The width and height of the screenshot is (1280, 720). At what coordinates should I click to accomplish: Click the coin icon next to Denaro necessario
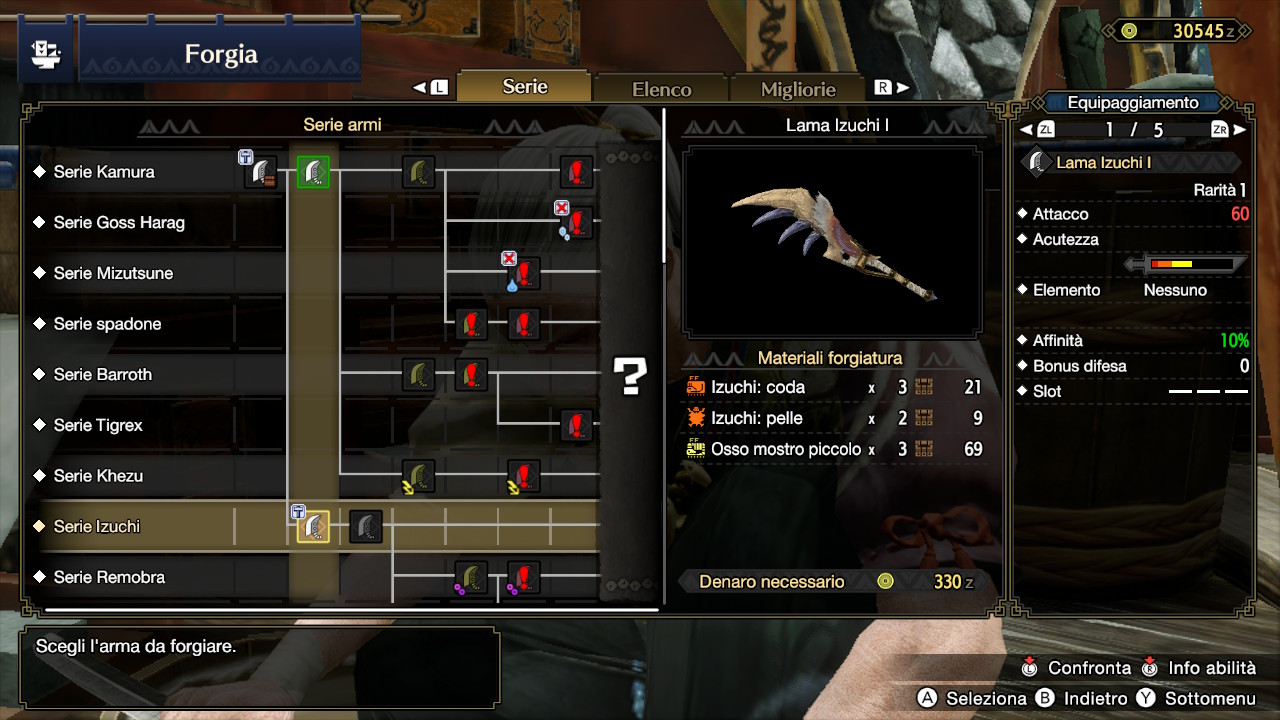coord(885,581)
